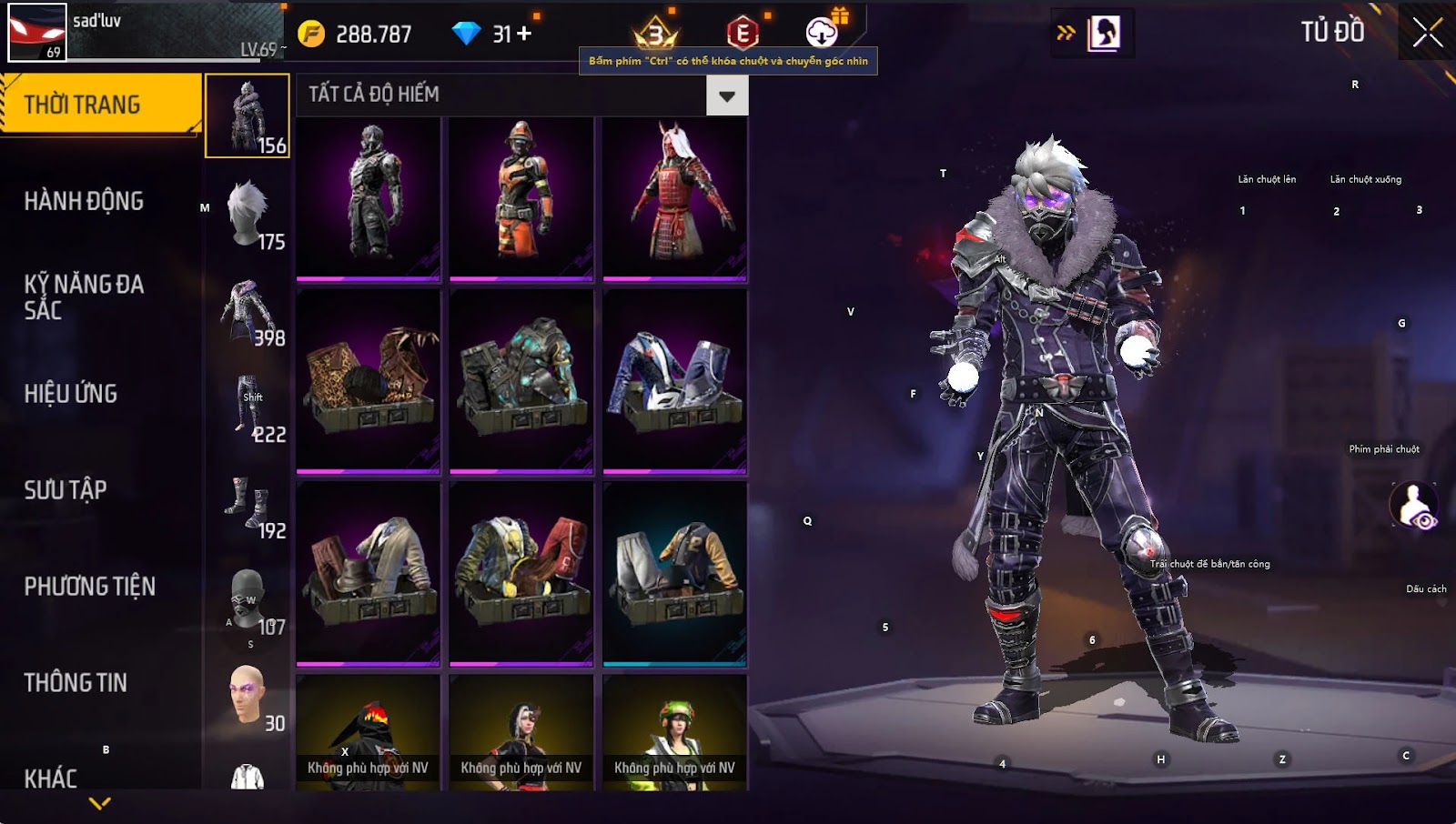The image size is (1456, 824).
Task: Go to the Sưu Tập section
Action: click(x=66, y=490)
